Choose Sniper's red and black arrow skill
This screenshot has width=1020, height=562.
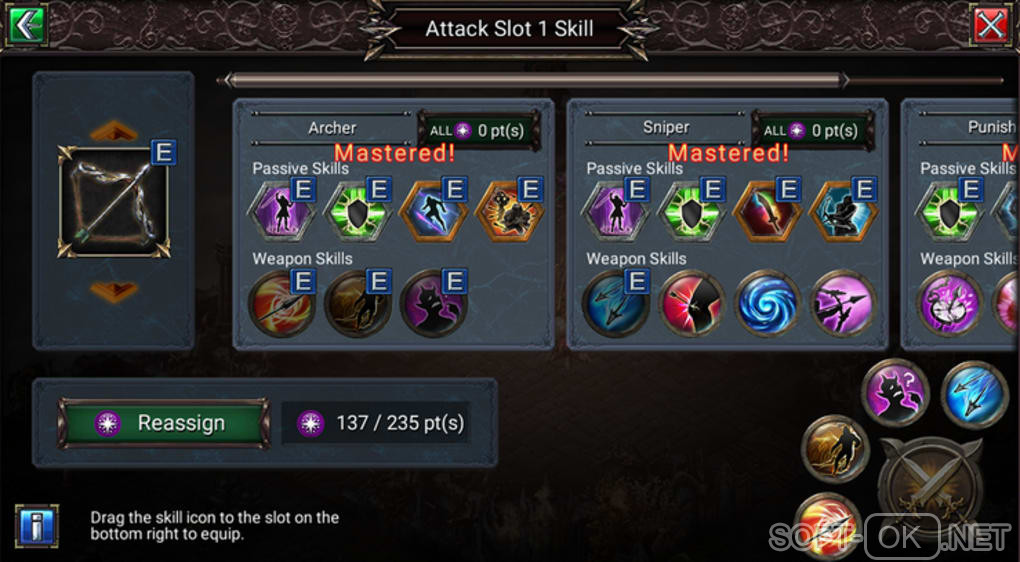692,305
